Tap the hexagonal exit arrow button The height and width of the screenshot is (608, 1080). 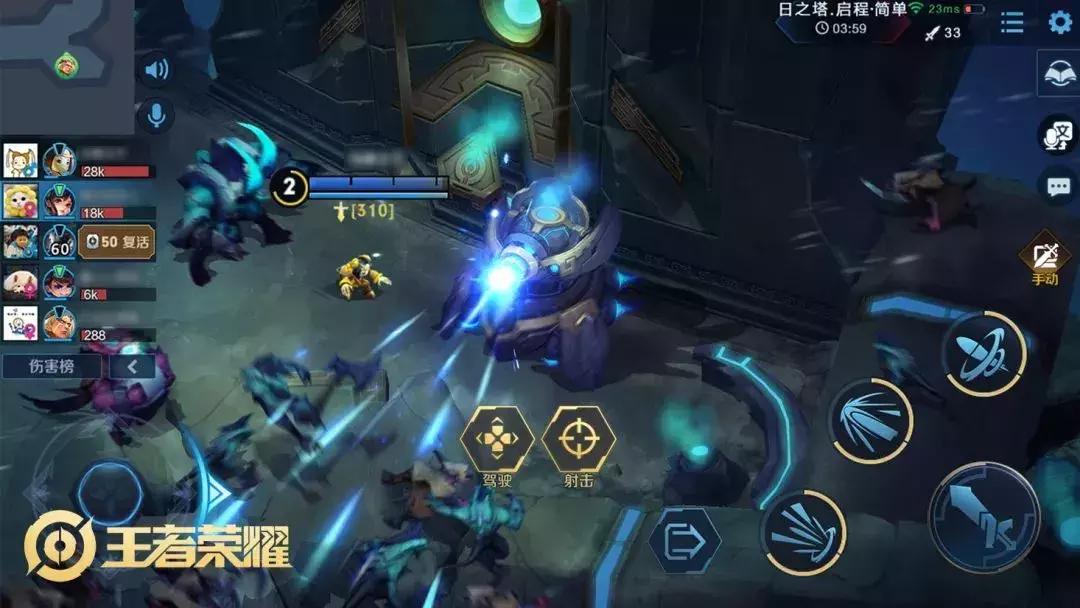tap(684, 541)
